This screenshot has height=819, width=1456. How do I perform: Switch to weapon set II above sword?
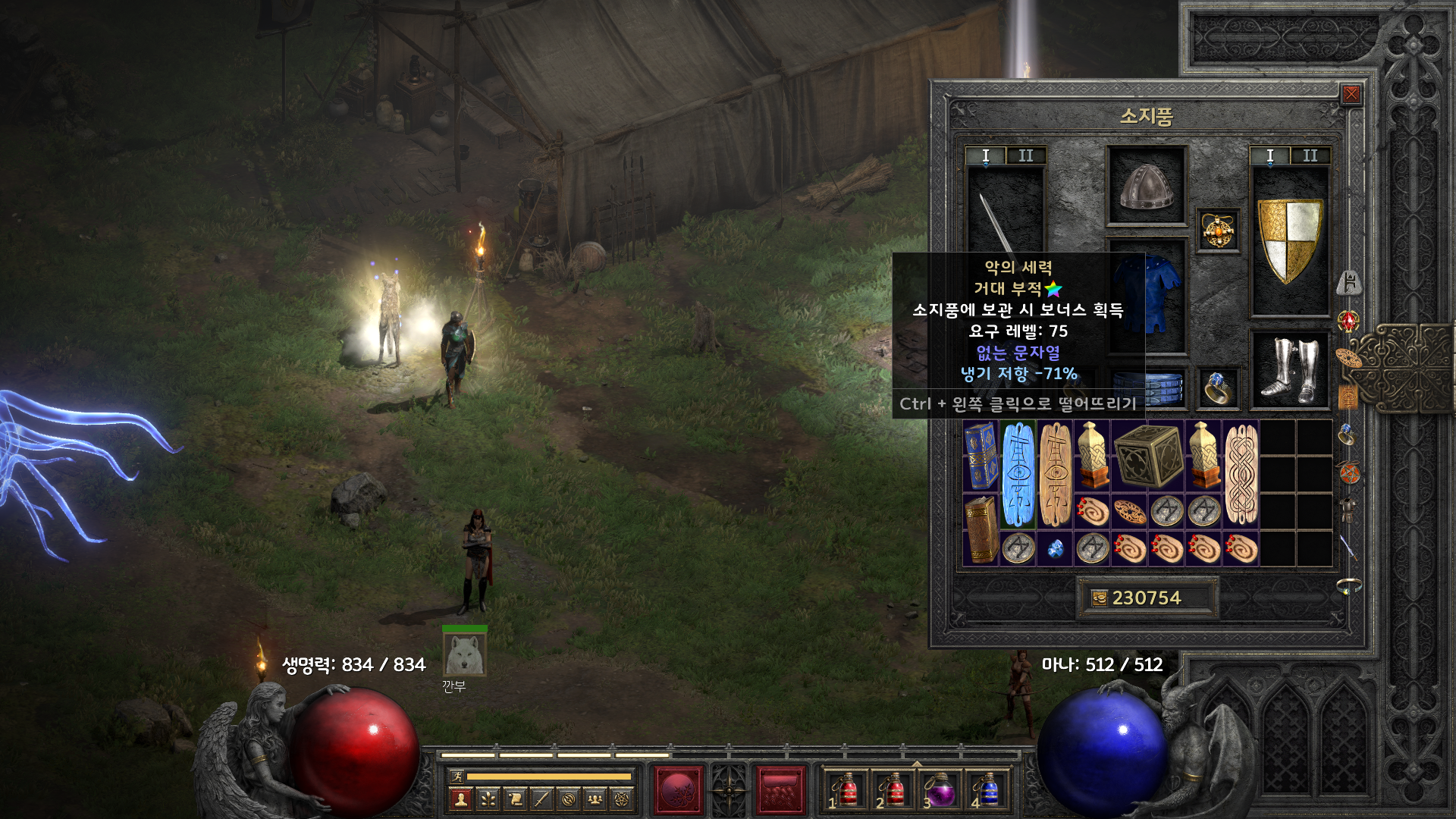coord(1025,155)
